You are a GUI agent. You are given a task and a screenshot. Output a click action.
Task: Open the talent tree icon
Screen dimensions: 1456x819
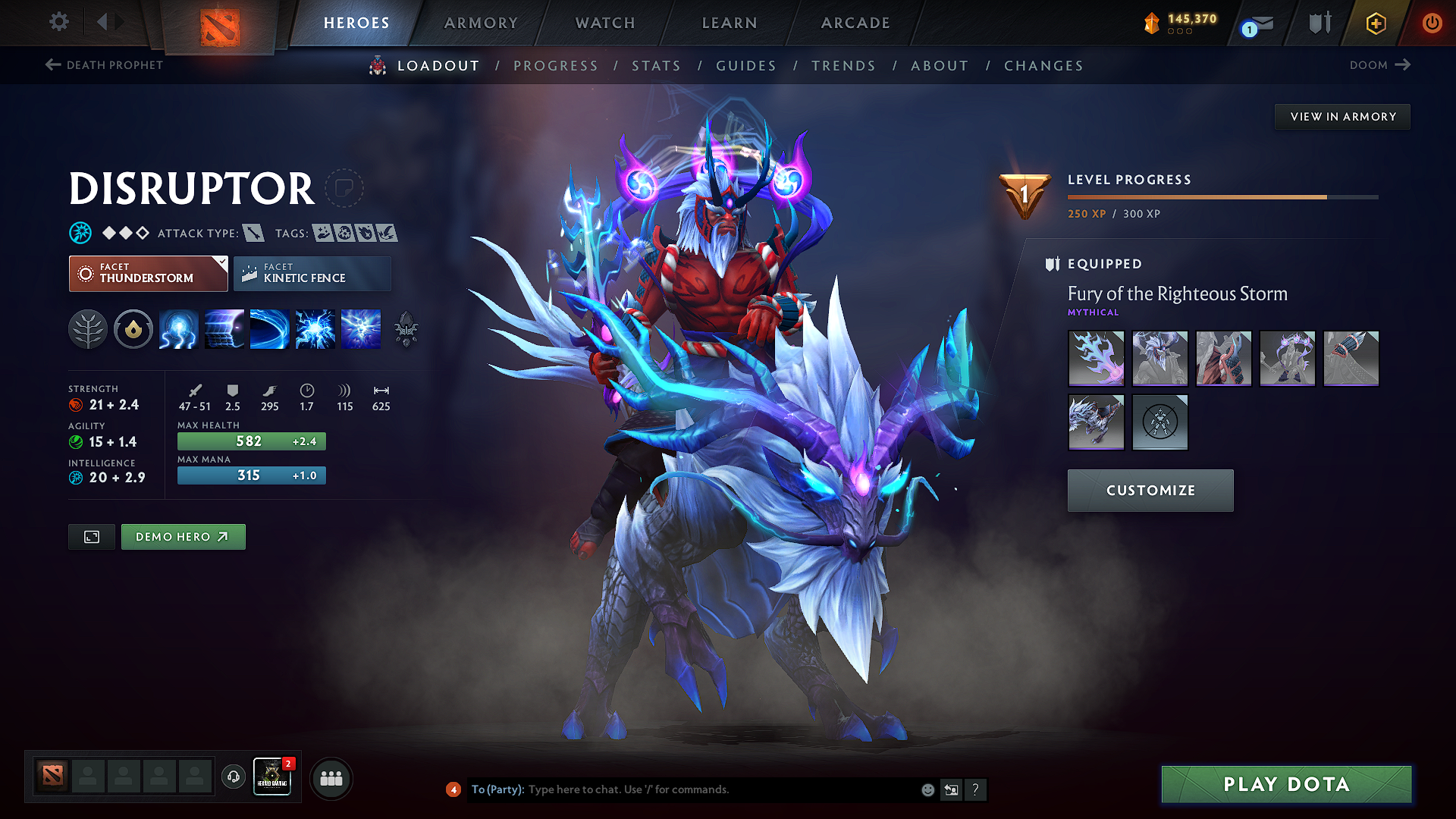tap(87, 329)
